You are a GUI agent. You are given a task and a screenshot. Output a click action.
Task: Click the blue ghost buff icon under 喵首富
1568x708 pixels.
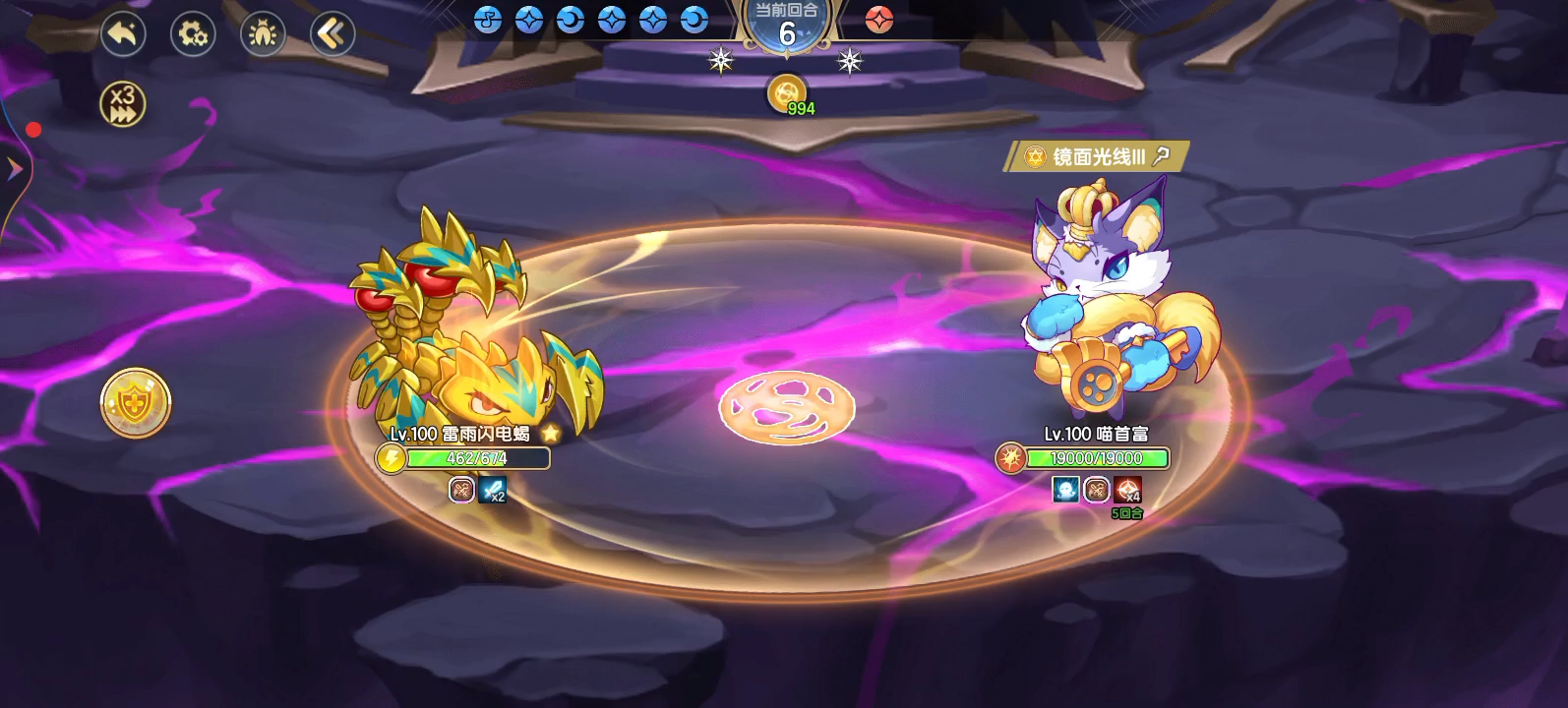1065,490
